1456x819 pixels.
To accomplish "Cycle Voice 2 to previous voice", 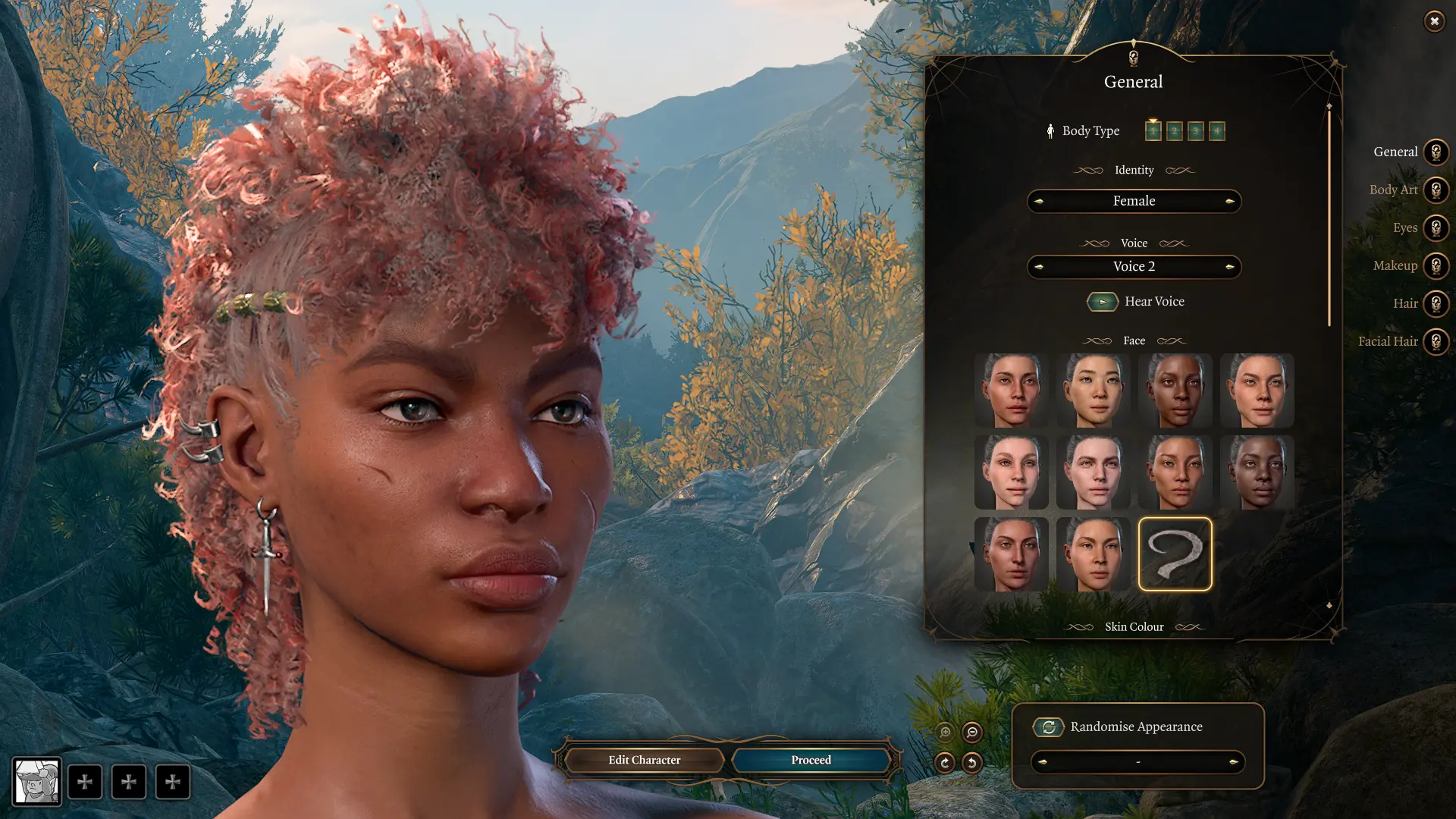I will (x=1039, y=267).
